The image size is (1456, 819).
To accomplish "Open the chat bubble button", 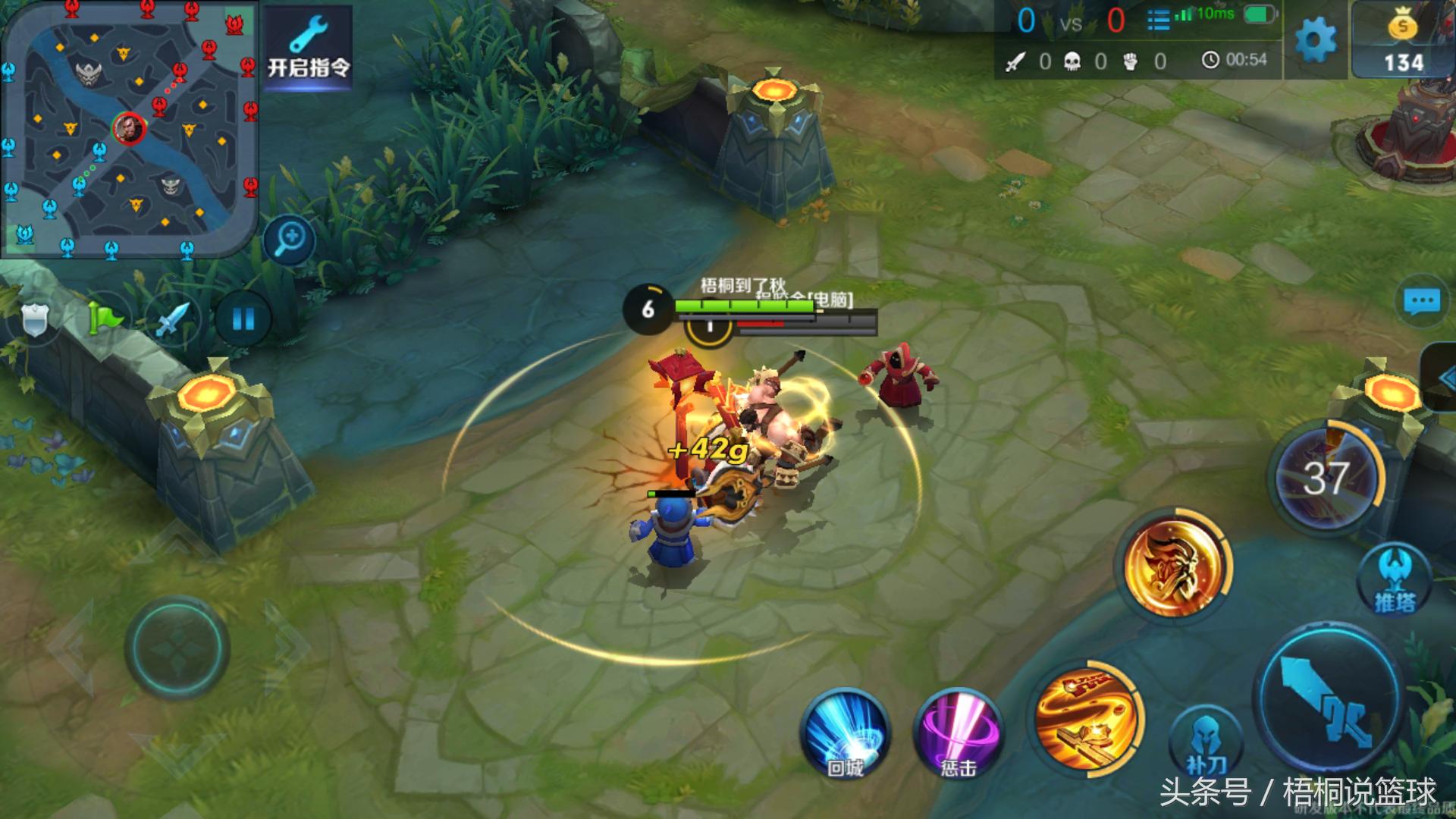I will [x=1421, y=301].
